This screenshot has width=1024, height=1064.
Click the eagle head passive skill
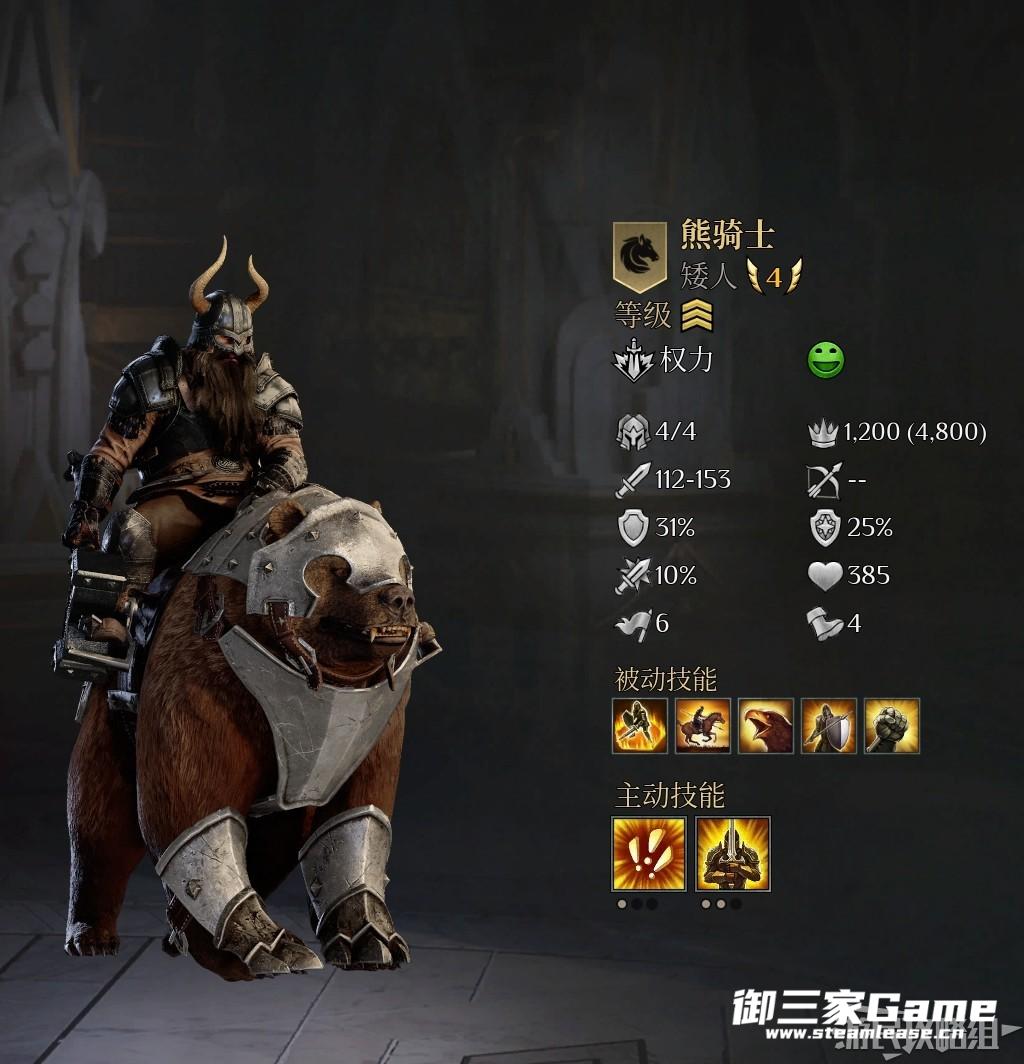coord(766,726)
